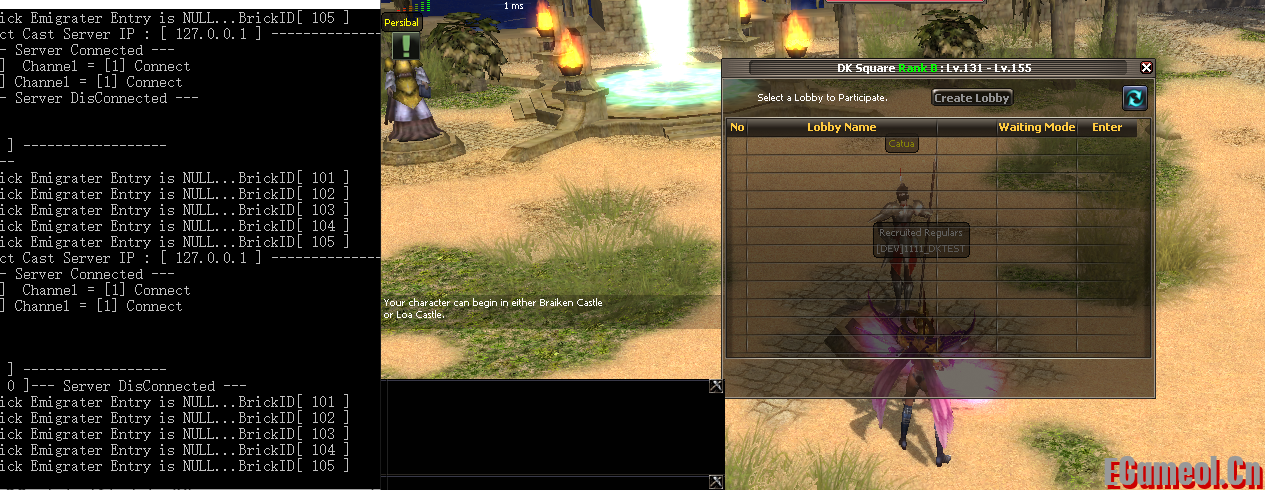Click inside the upper black chat panel
The image size is (1265, 490).
click(550, 425)
